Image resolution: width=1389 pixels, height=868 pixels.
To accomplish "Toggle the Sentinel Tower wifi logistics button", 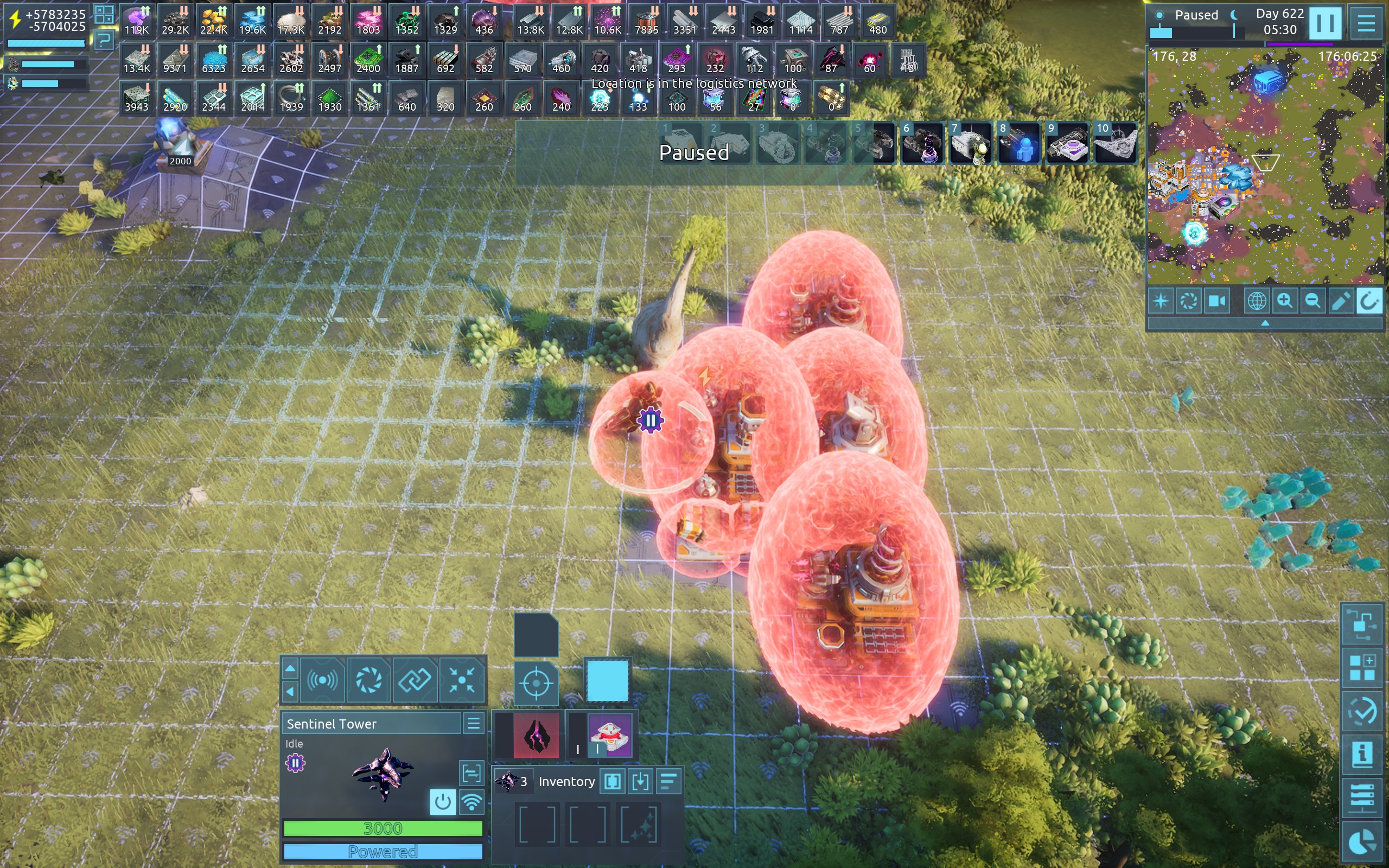I will pyautogui.click(x=472, y=801).
